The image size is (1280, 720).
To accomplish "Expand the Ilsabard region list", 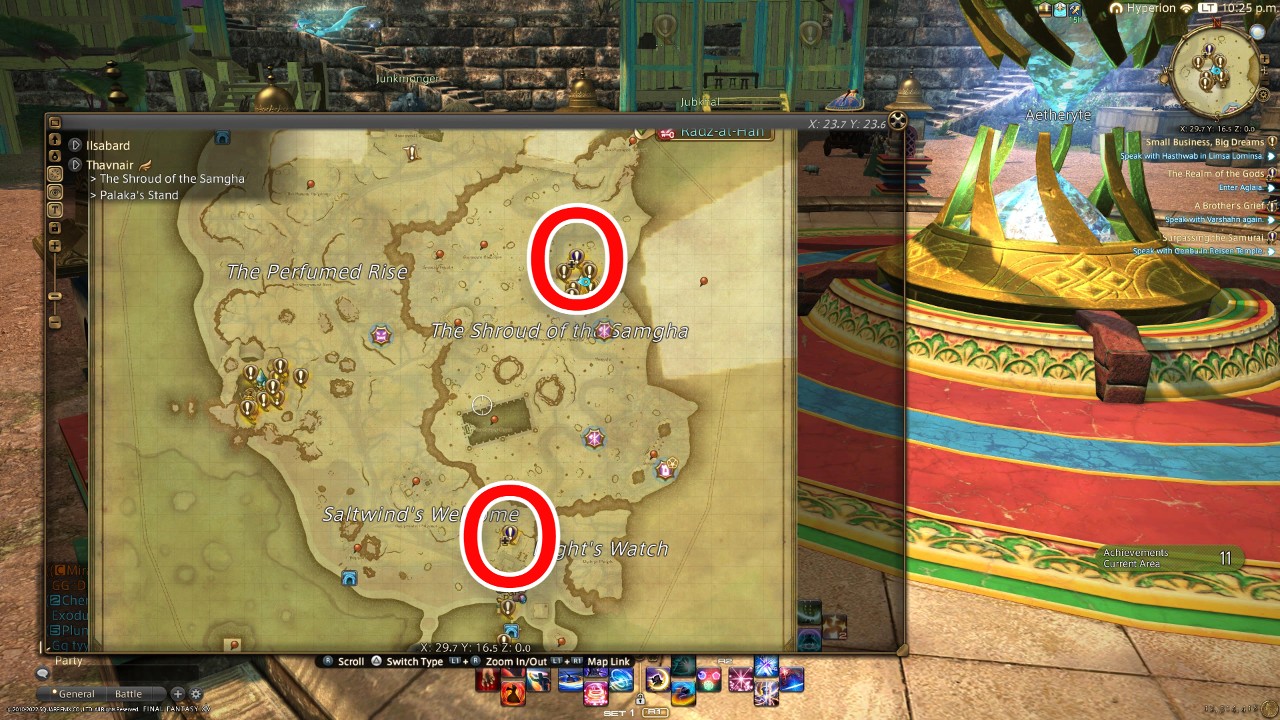I will click(74, 144).
